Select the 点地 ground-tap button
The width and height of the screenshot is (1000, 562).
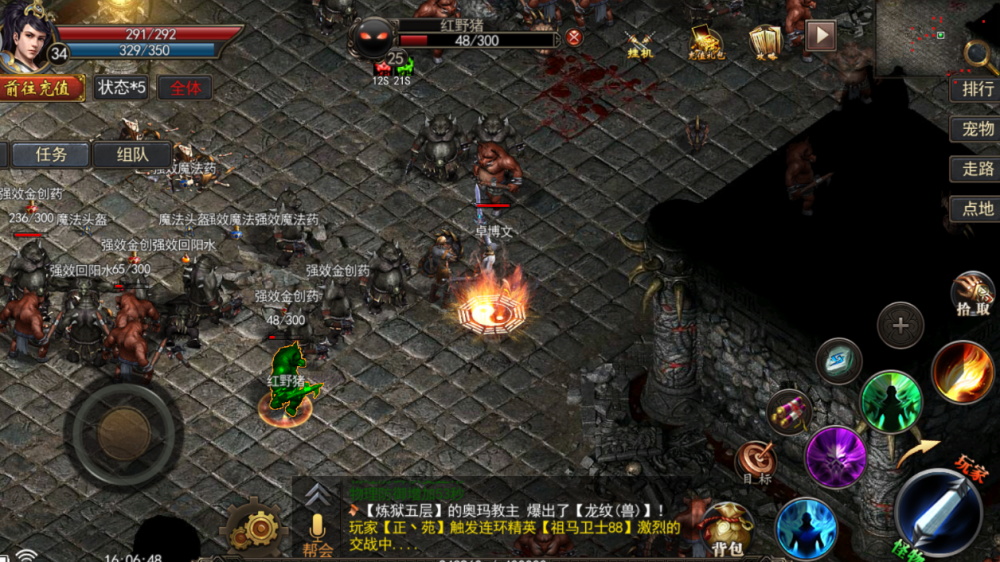click(x=977, y=209)
